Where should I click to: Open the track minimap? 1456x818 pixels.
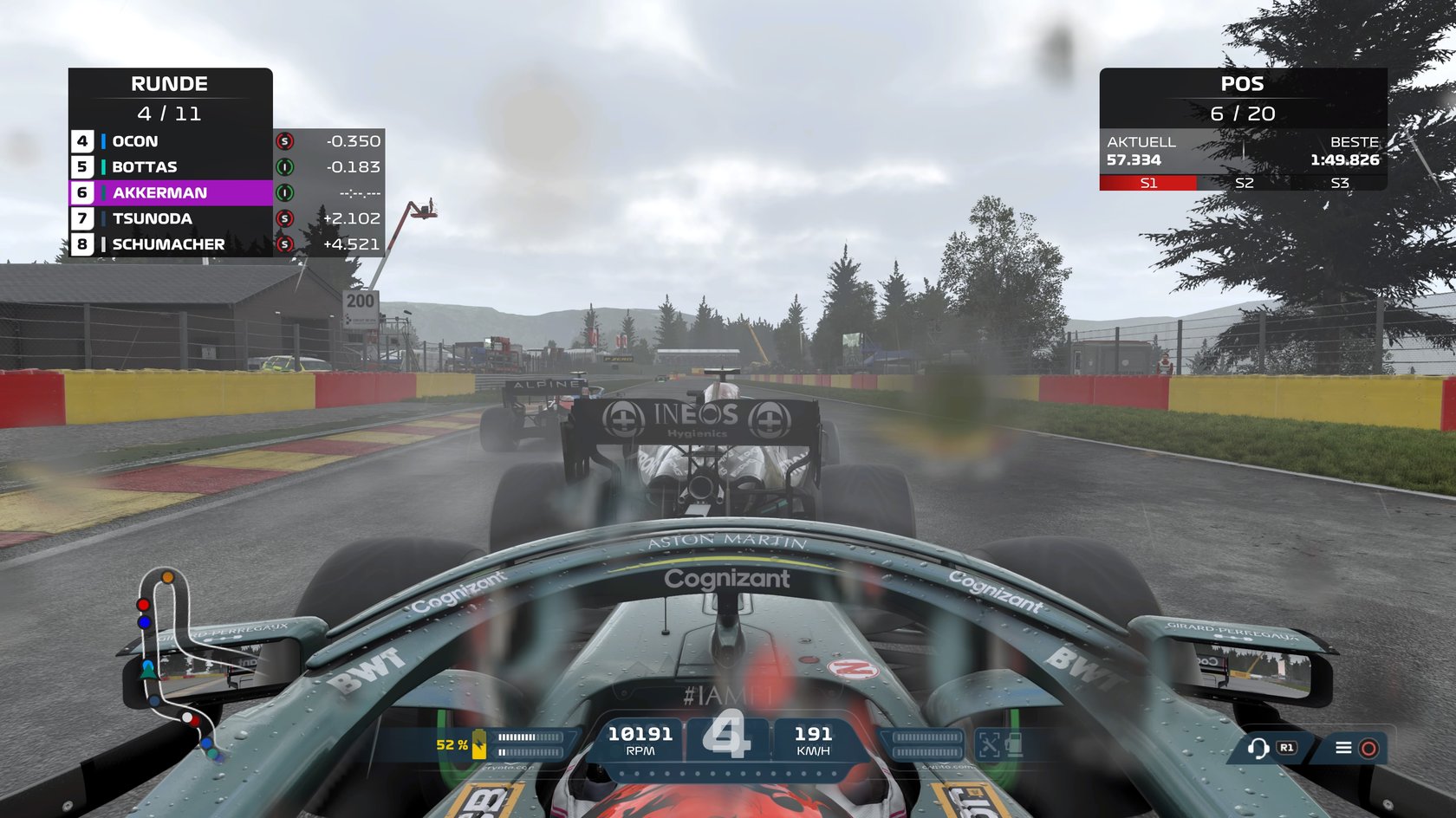click(x=176, y=663)
